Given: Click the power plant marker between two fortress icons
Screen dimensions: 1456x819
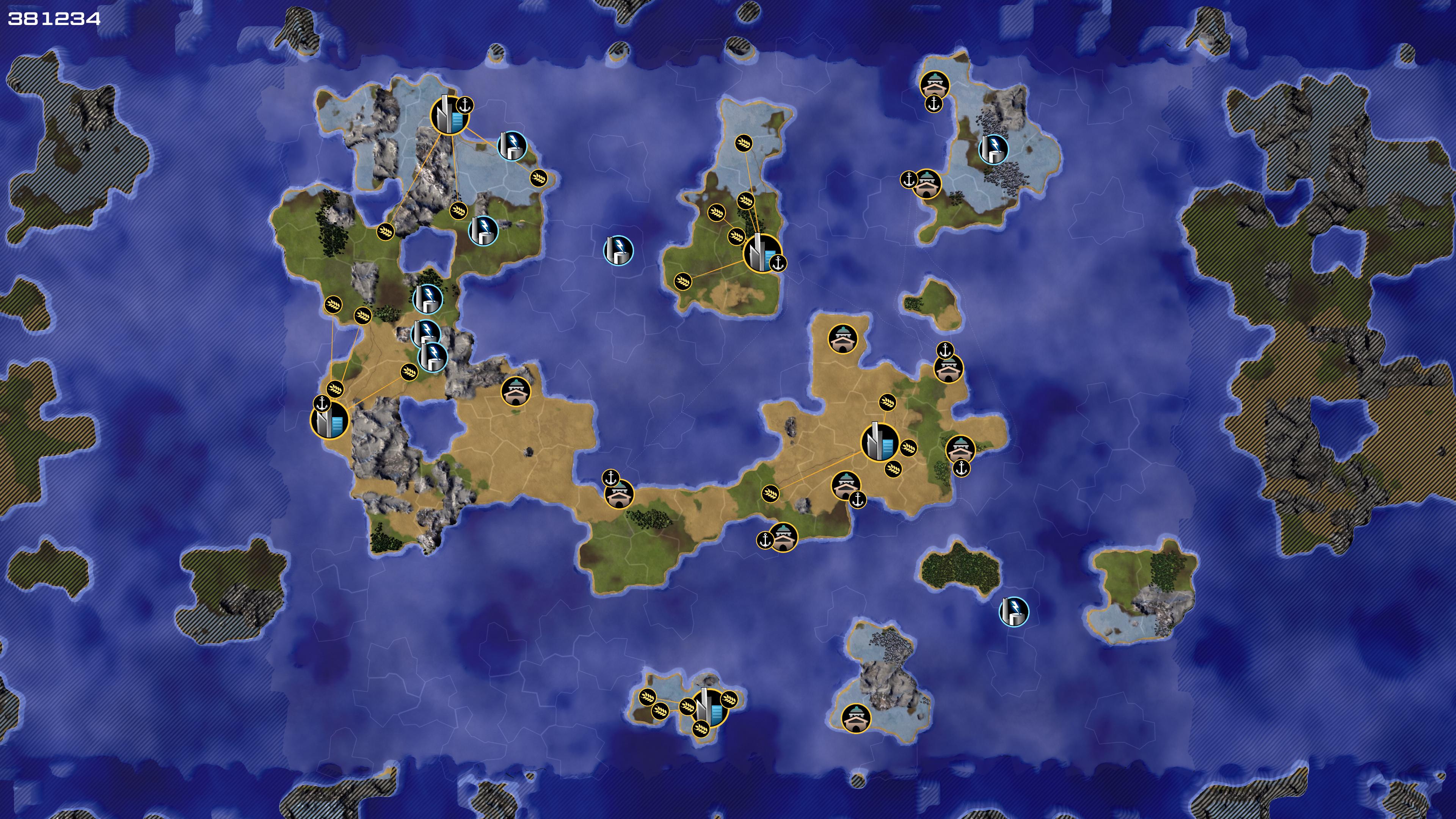Looking at the screenshot, I should point(993,149).
